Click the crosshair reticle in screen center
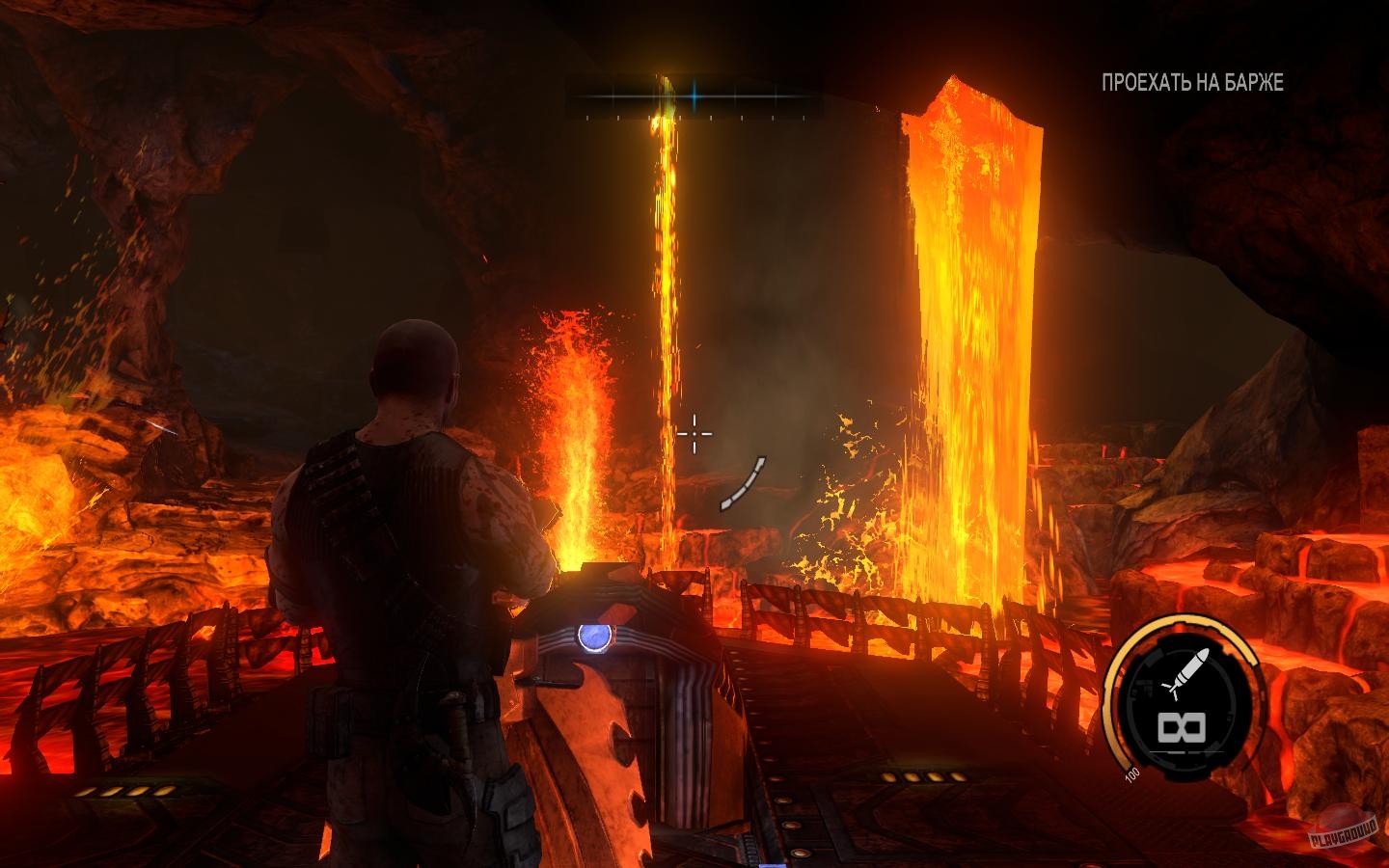This screenshot has width=1389, height=868. pos(696,433)
